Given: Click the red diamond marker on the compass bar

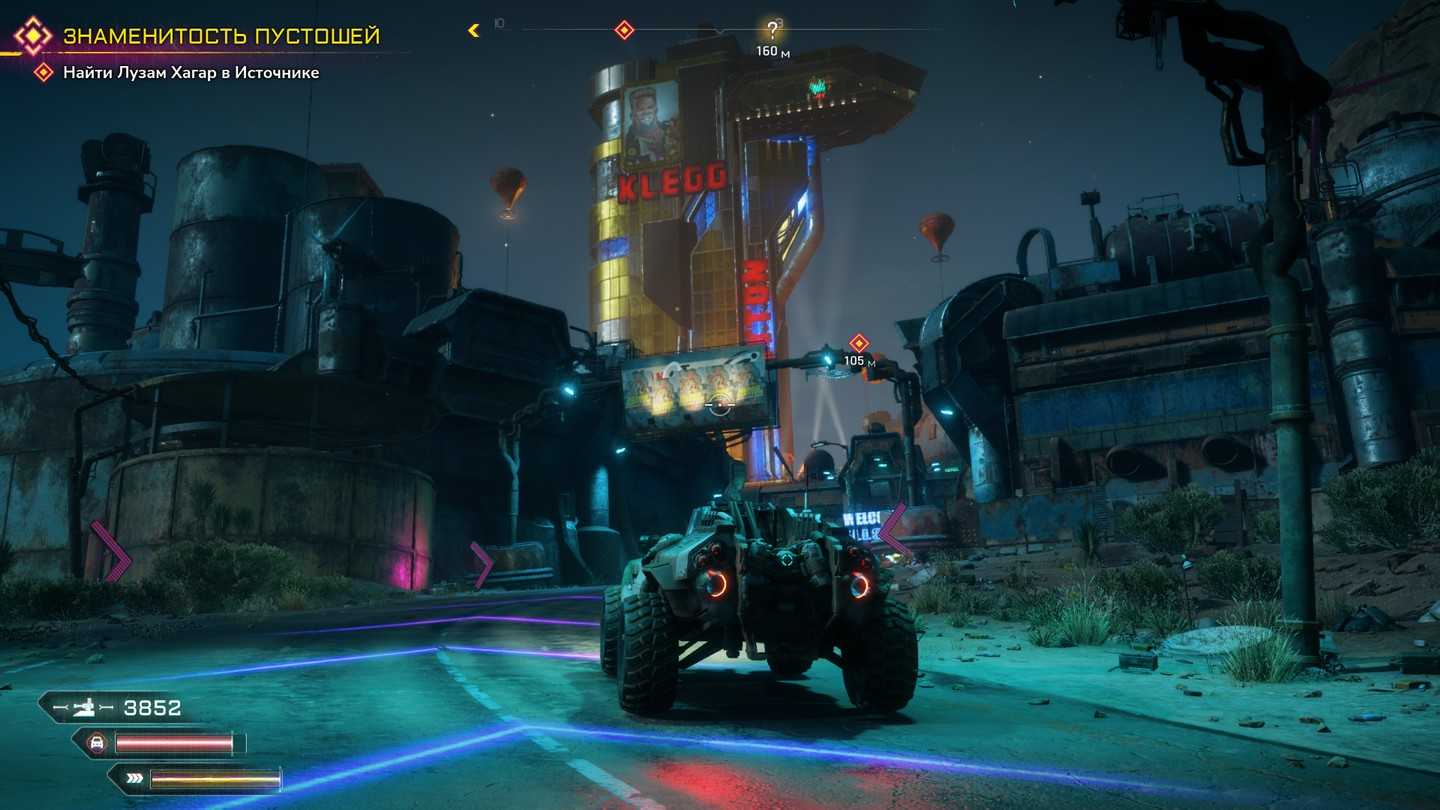Looking at the screenshot, I should (x=624, y=30).
